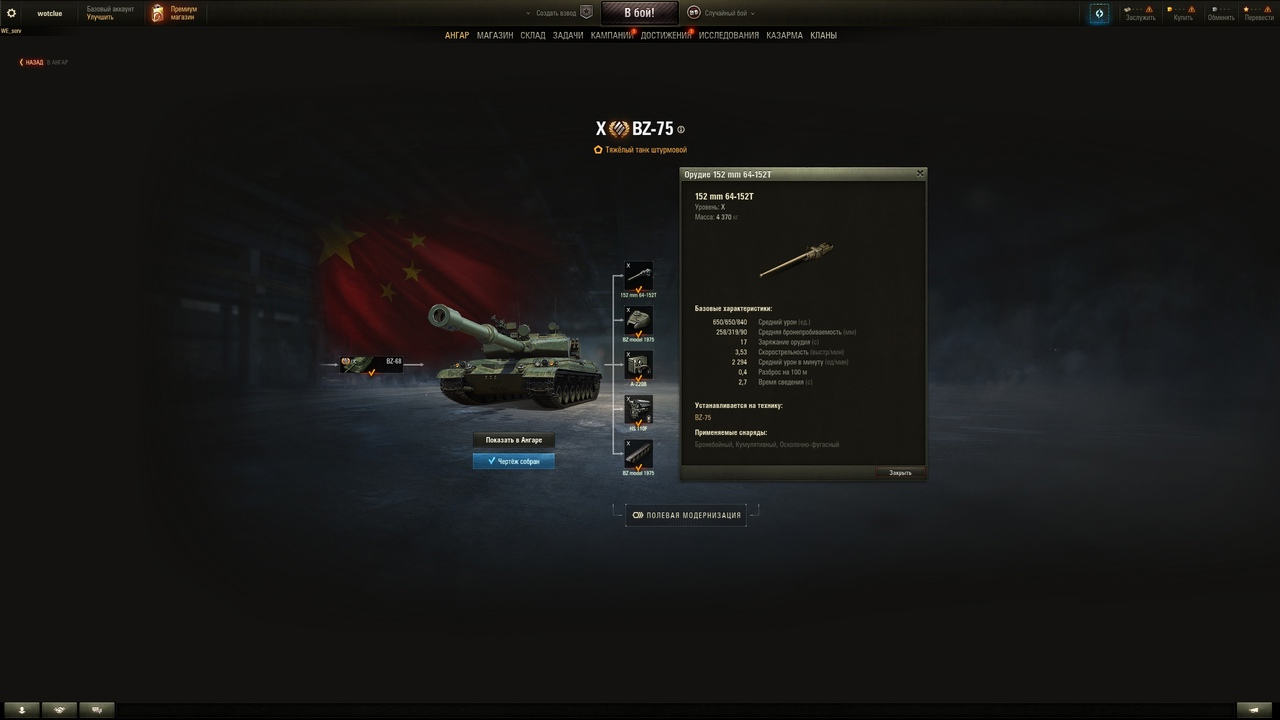Select the A-220B radio module
The height and width of the screenshot is (720, 1280).
[638, 365]
